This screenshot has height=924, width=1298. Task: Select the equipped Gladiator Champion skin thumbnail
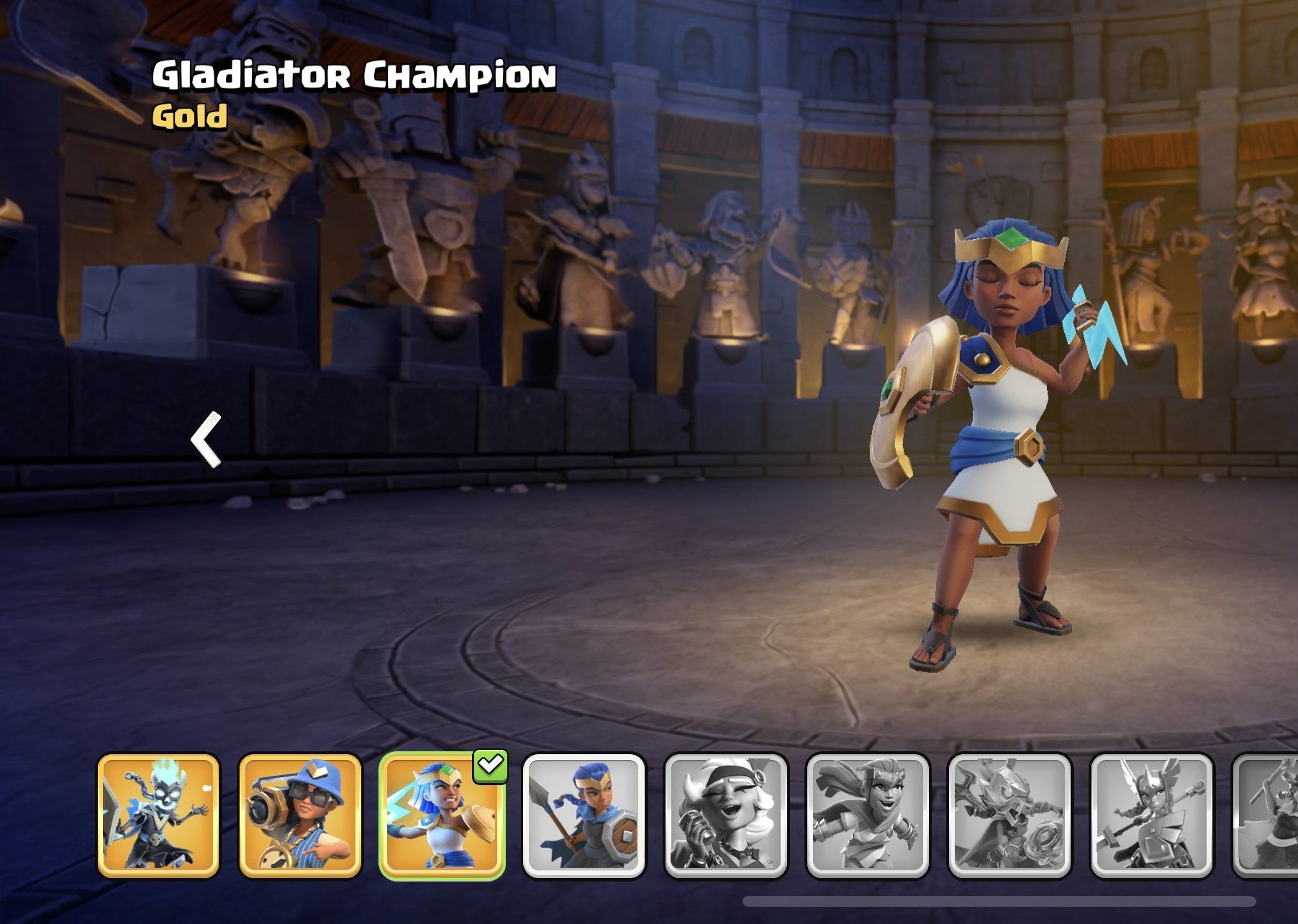[x=442, y=816]
